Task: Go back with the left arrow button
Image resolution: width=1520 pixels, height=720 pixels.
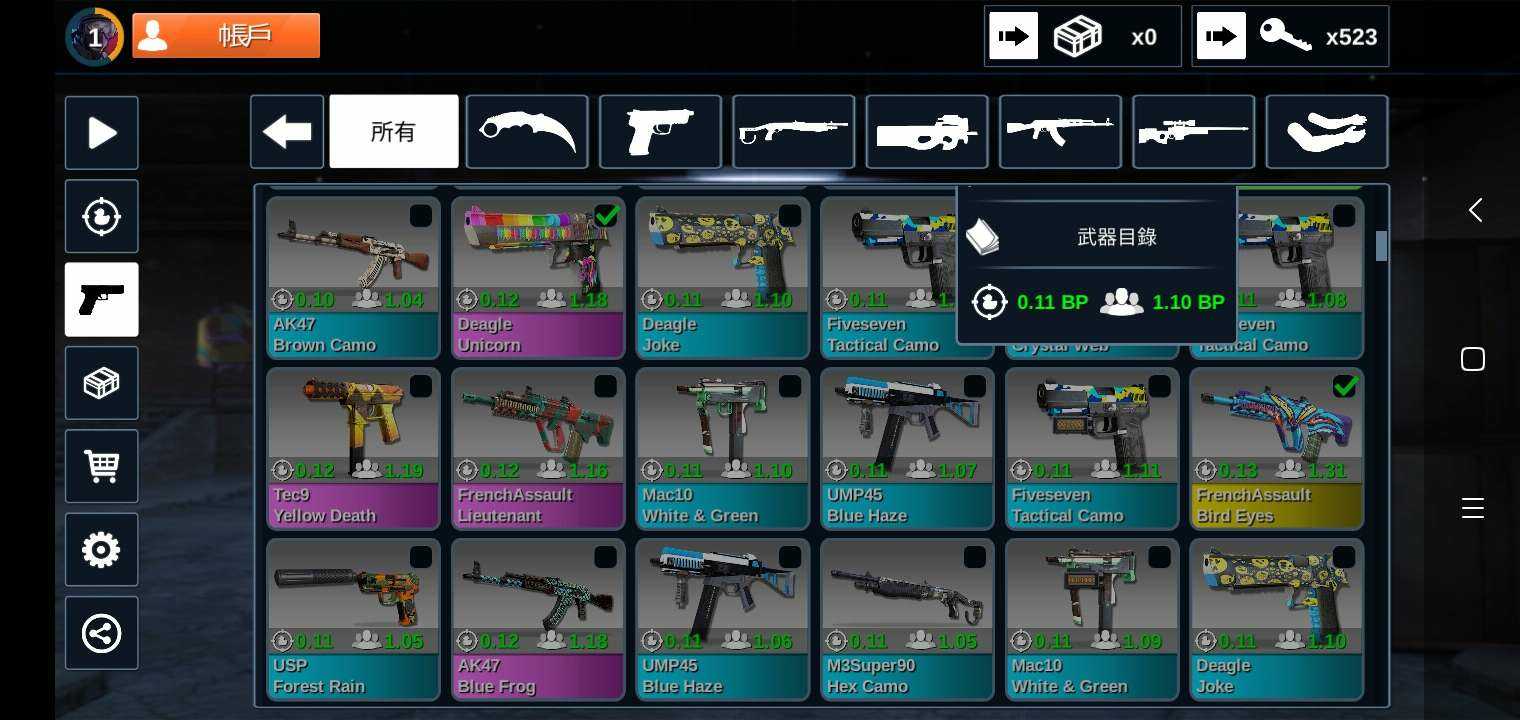Action: 287,132
